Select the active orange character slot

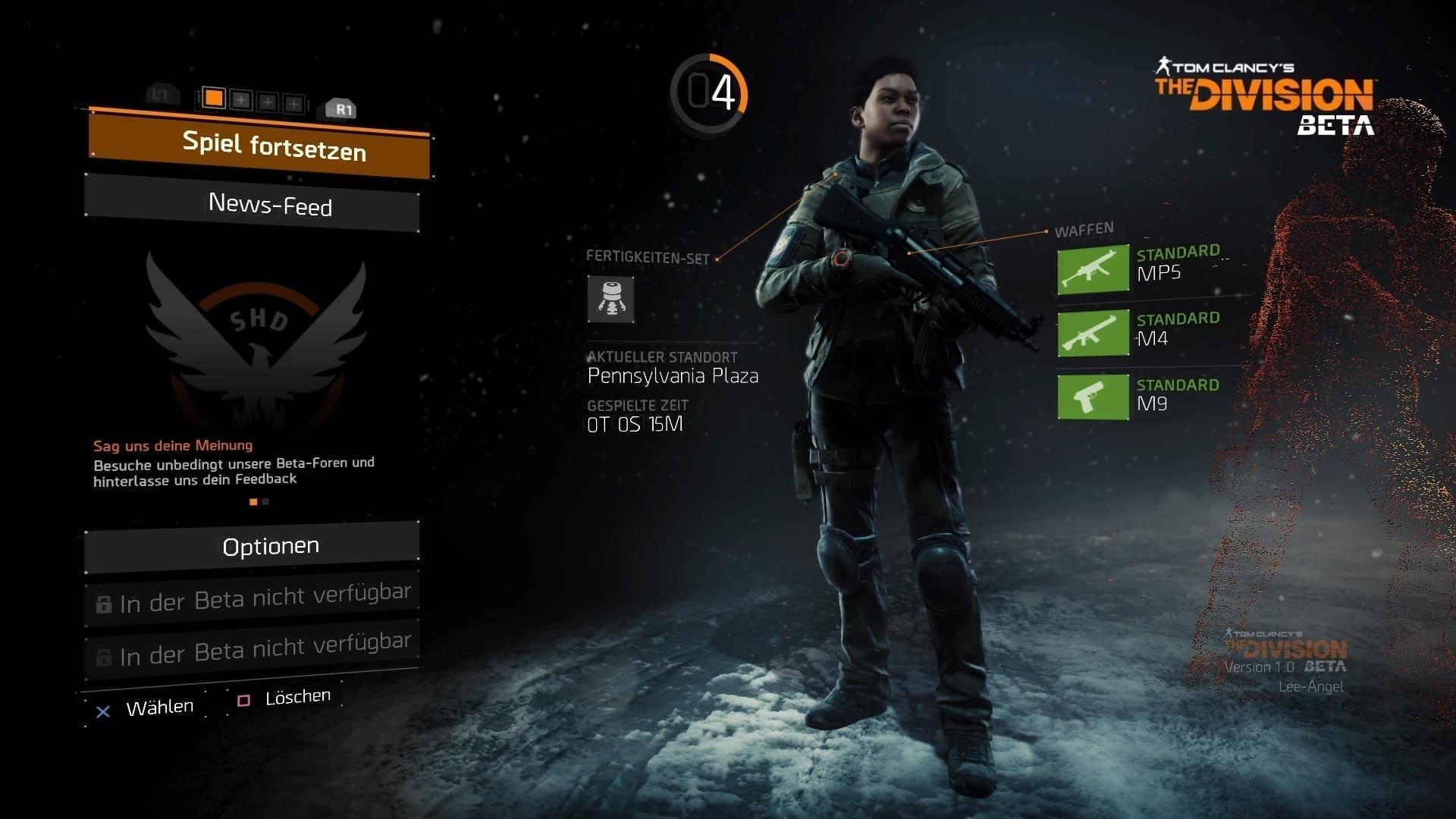point(215,98)
